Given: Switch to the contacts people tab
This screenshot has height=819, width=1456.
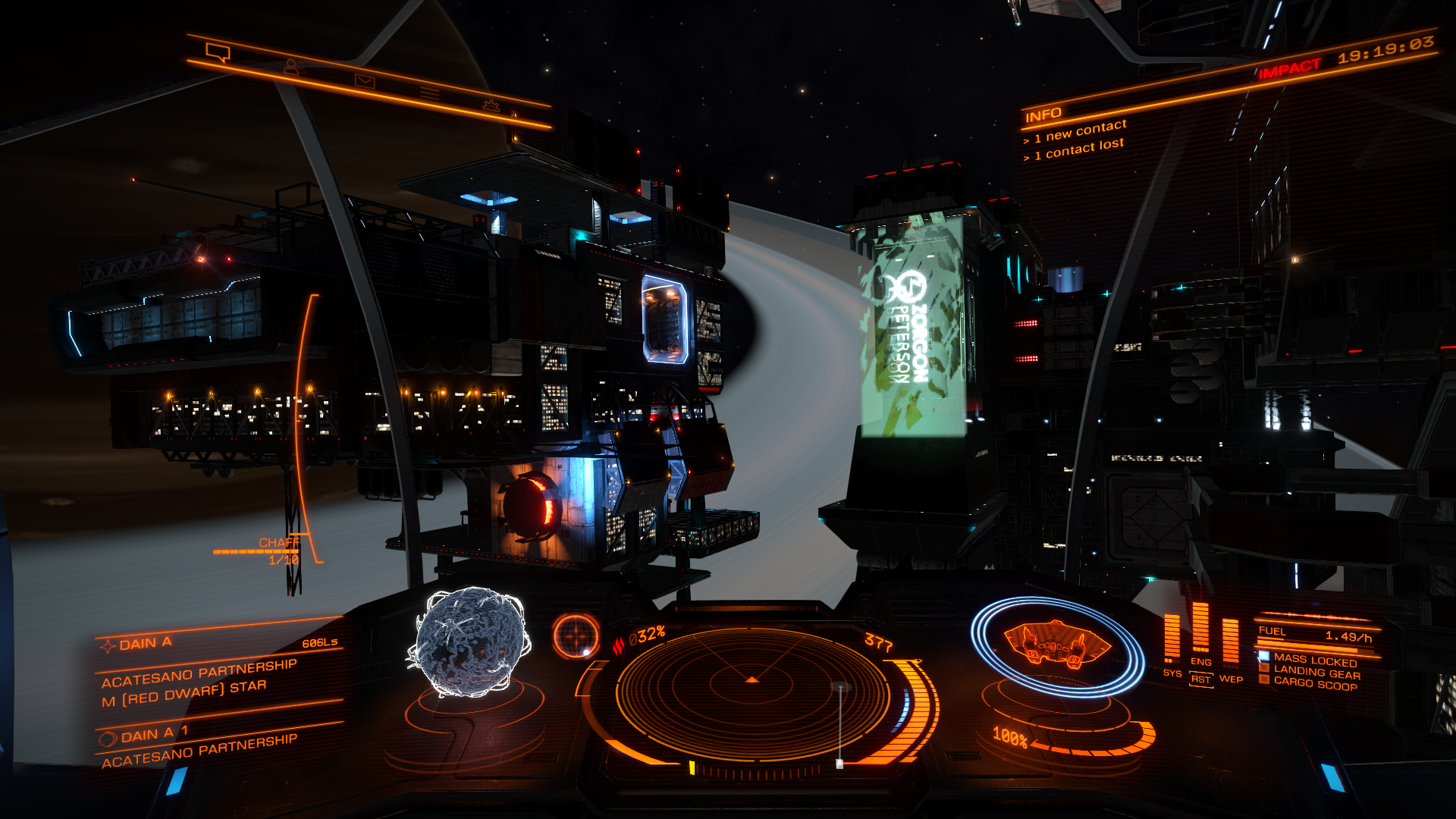Looking at the screenshot, I should click(x=292, y=67).
